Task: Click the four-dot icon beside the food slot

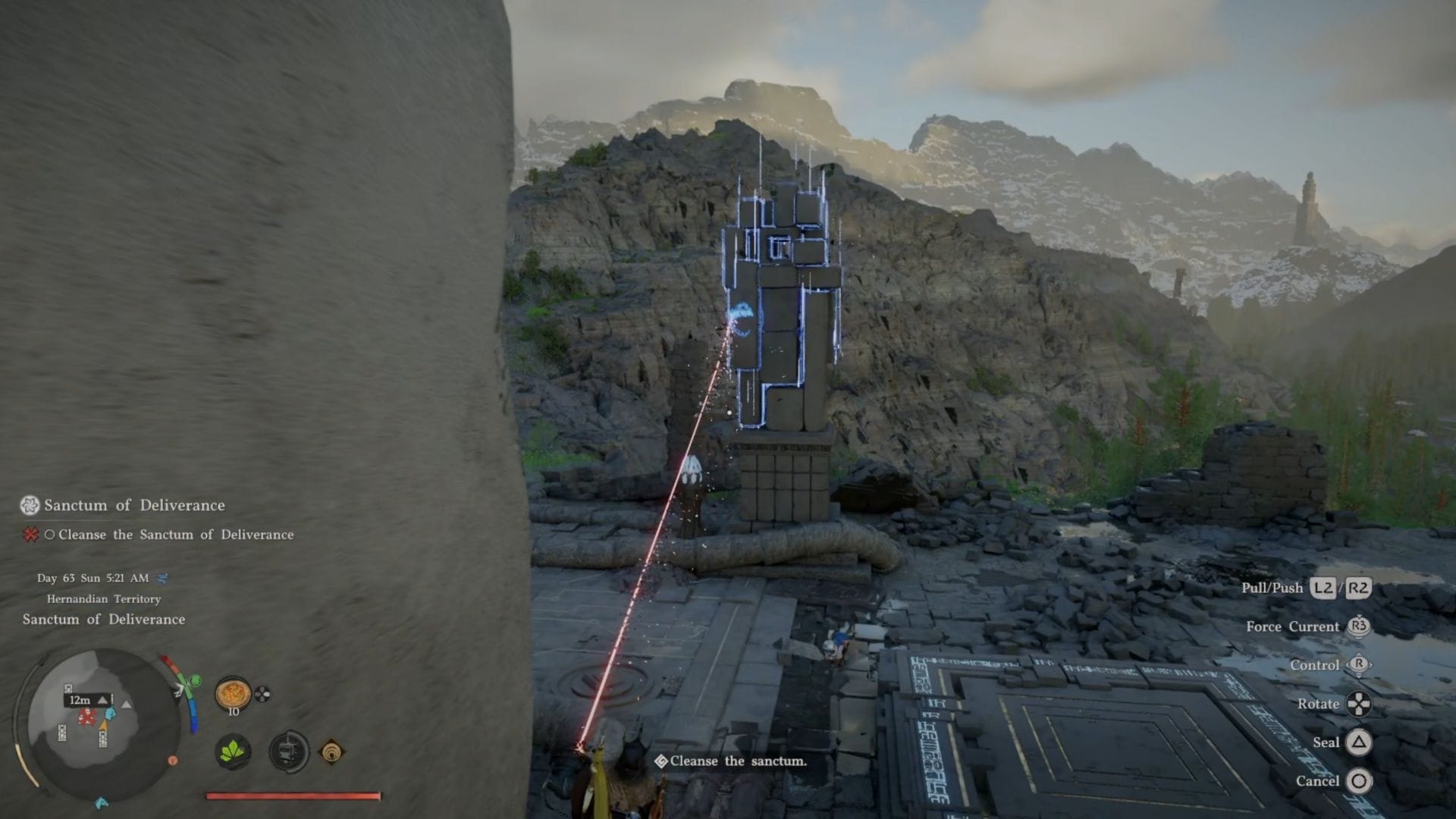Action: click(x=262, y=693)
